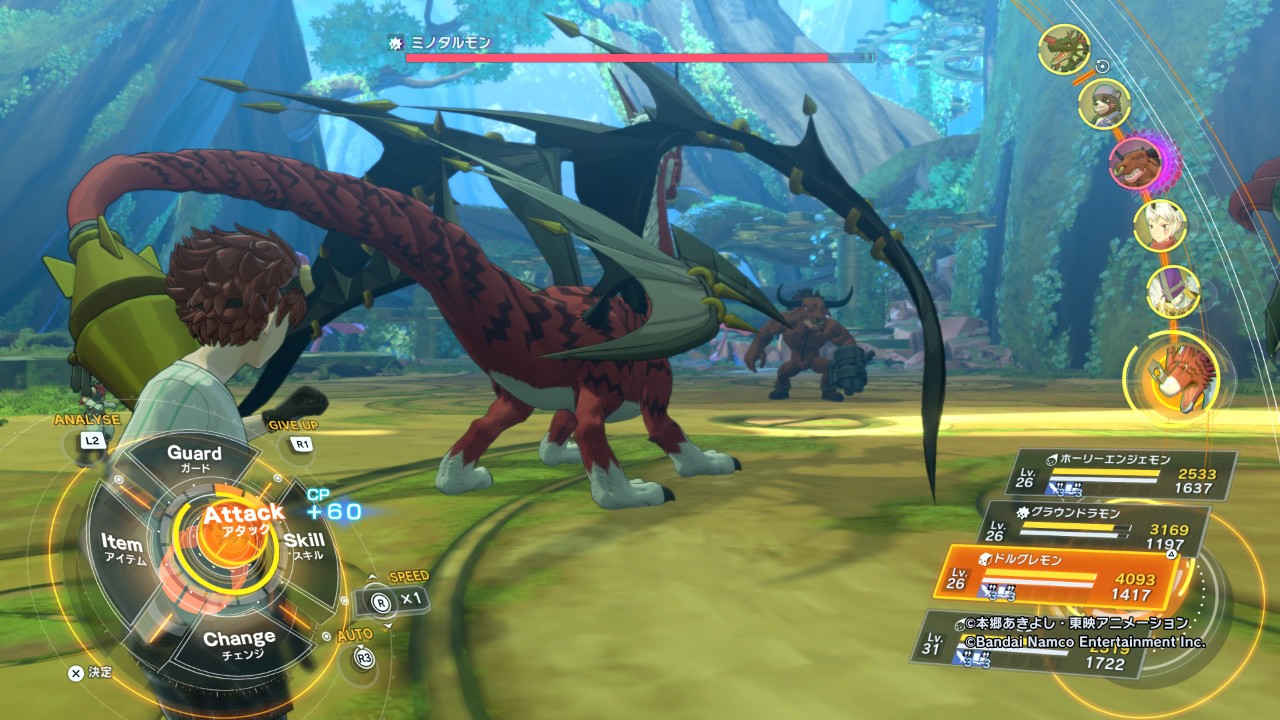
Task: Open the ANALYSE option
Action: click(91, 440)
